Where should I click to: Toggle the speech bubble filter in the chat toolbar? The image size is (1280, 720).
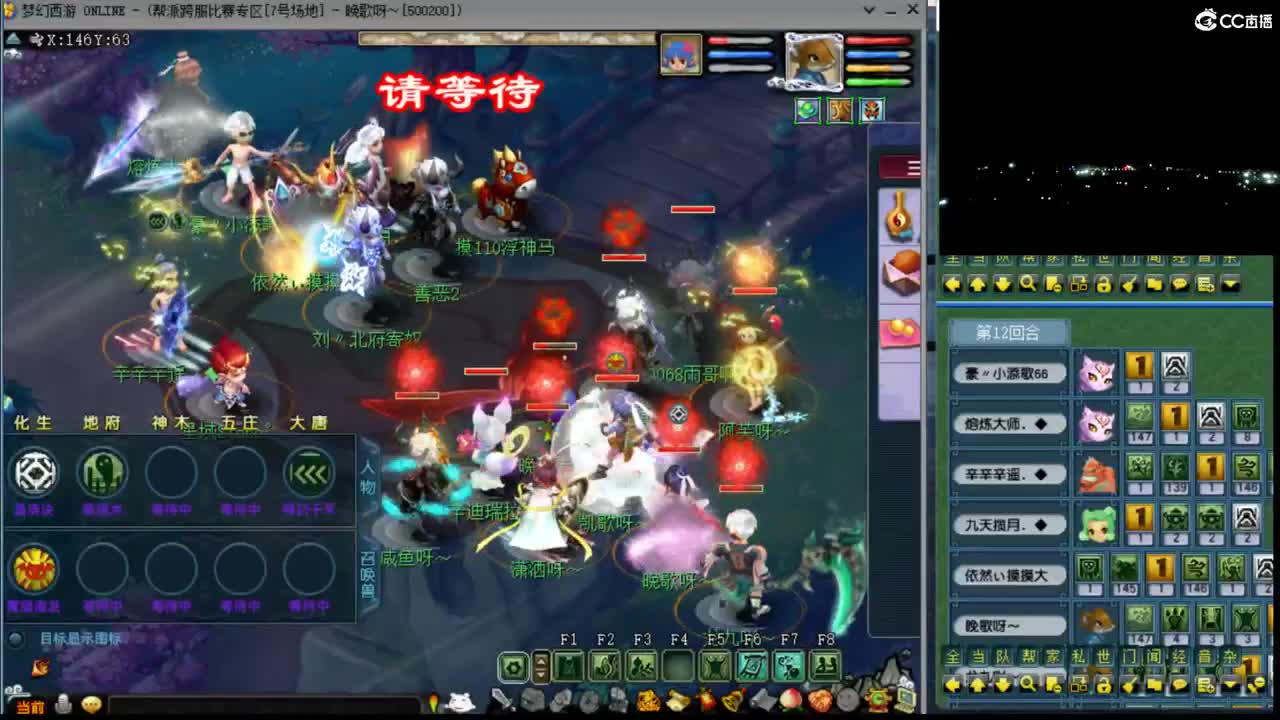coord(1181,283)
